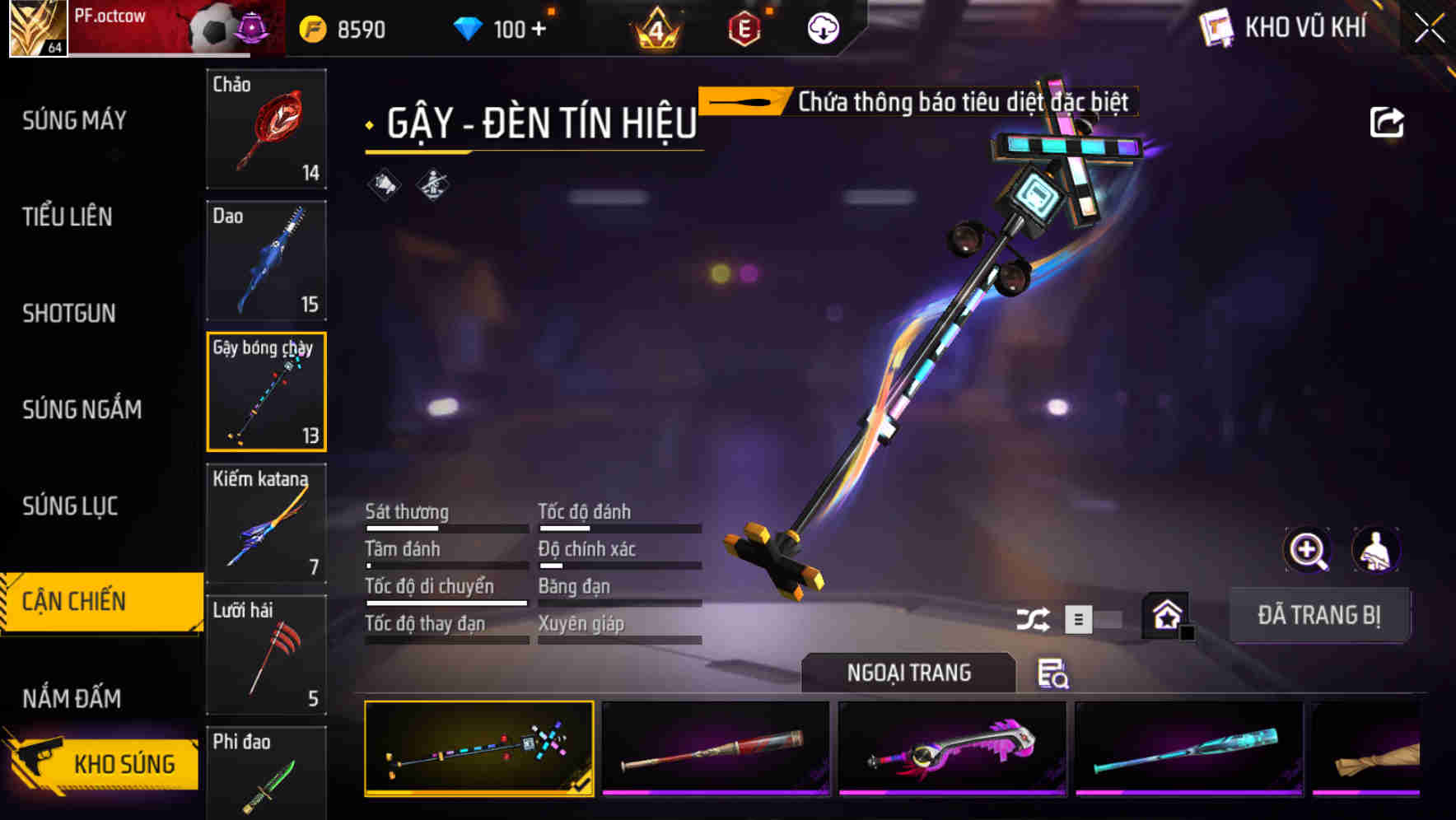Screen dimensions: 1456x820
Task: Select the Kiếm katana tile
Action: (266, 523)
